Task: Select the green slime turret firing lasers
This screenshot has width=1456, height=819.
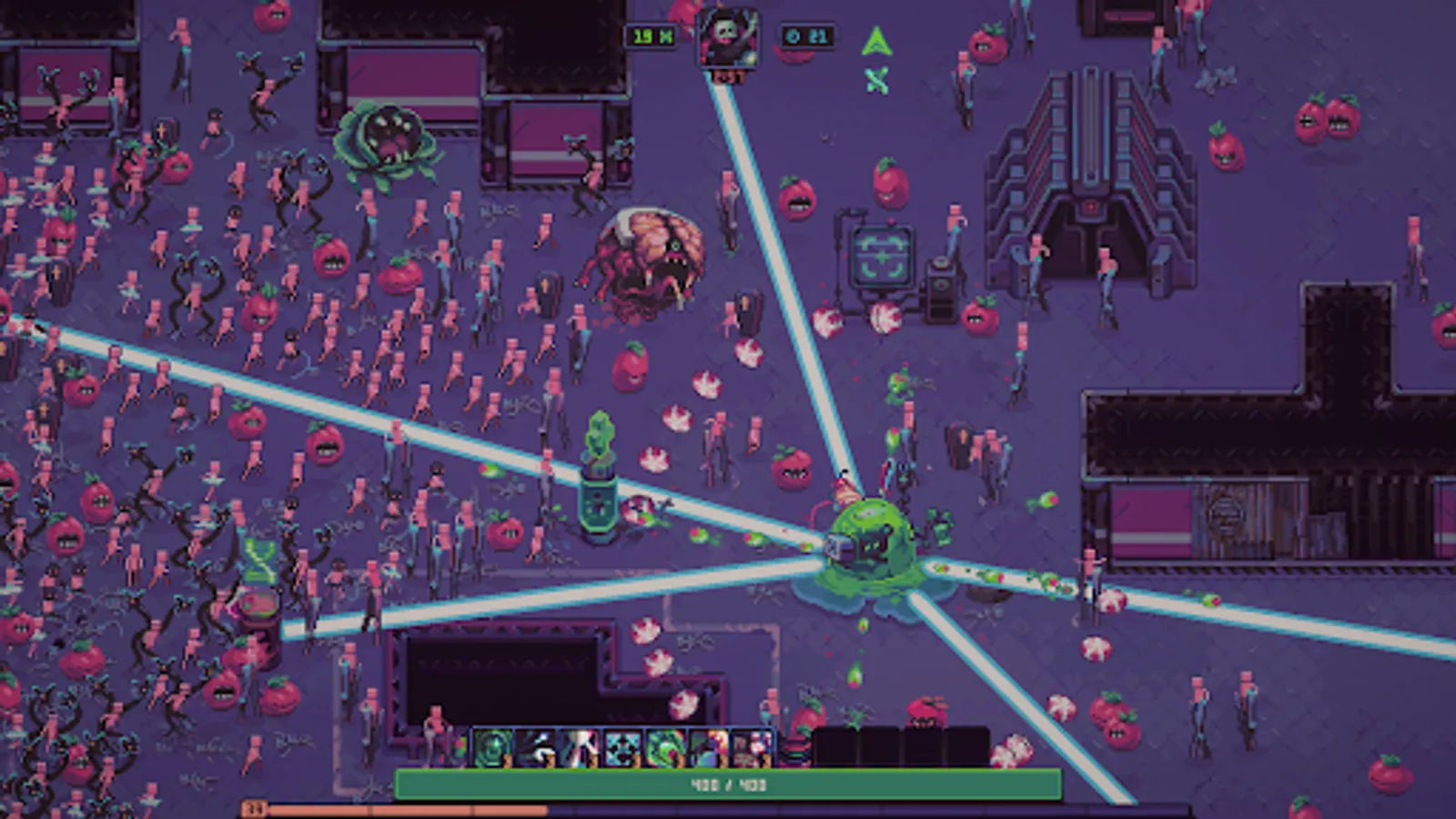Action: pos(869,541)
